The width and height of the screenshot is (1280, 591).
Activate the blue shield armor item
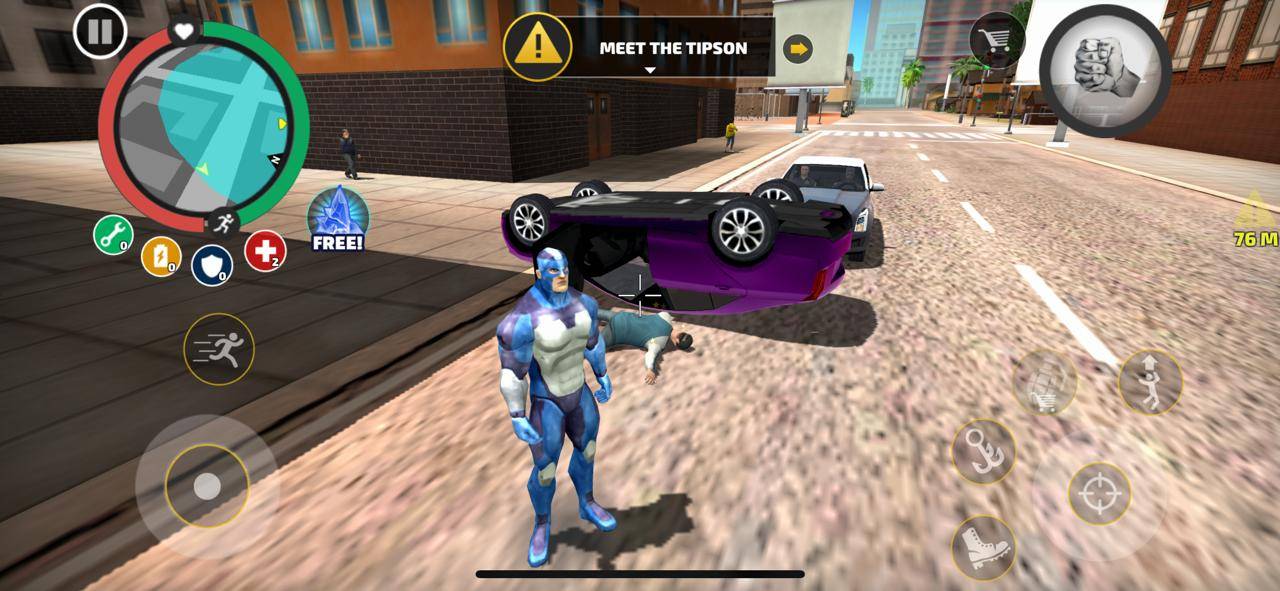pos(211,265)
